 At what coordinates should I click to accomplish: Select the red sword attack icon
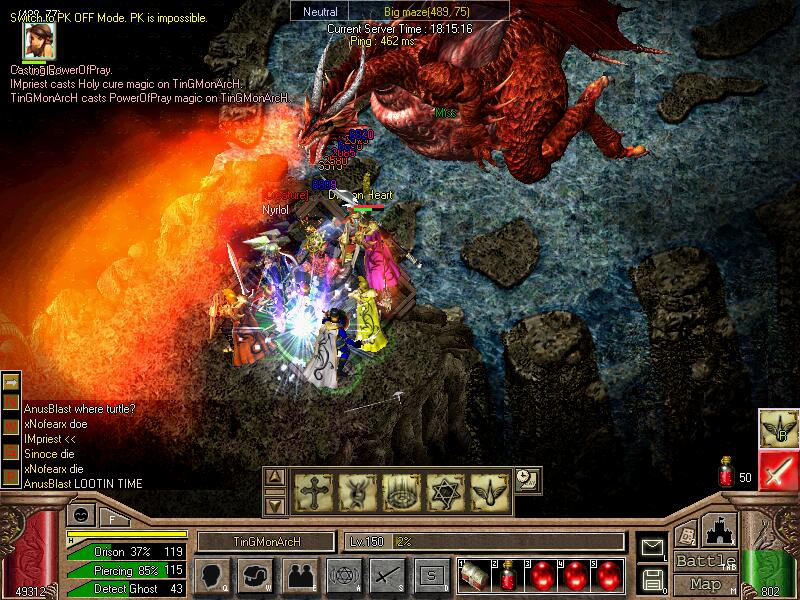coord(777,469)
